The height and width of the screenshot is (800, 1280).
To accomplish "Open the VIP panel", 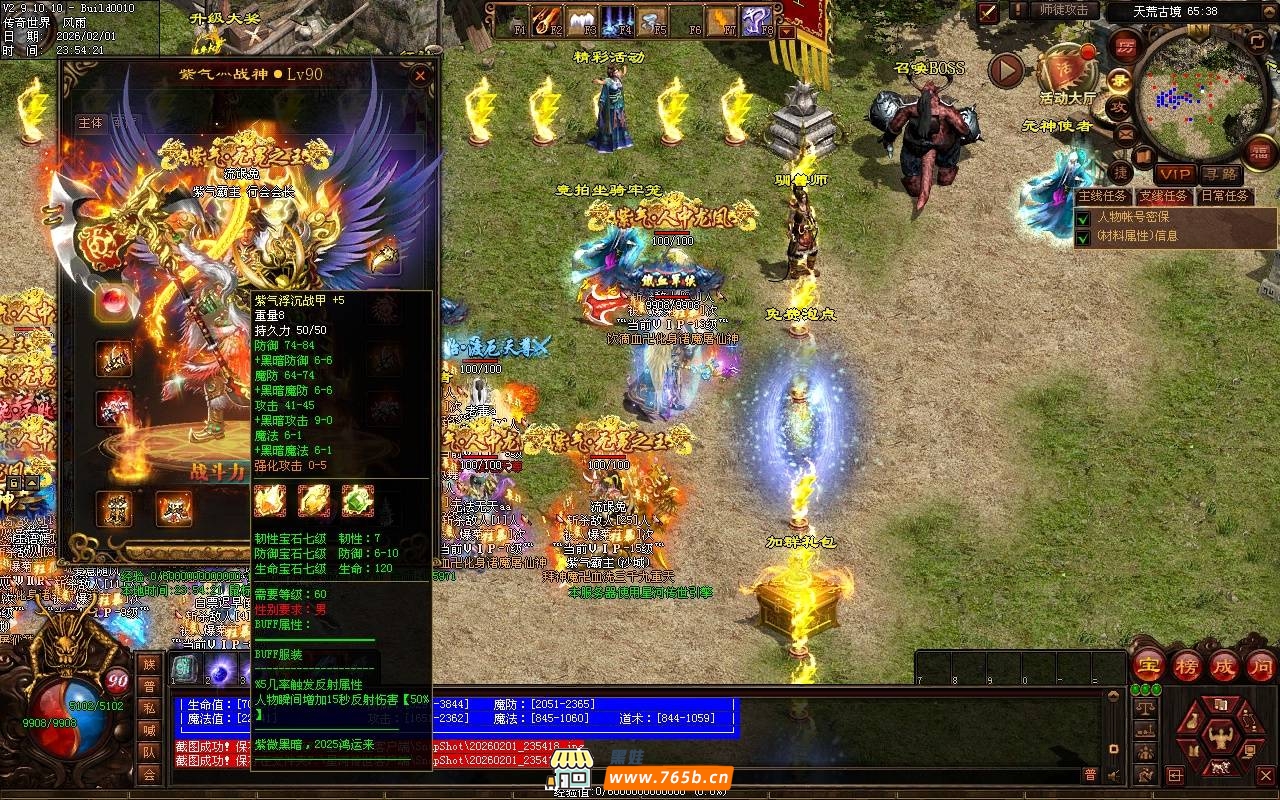I will (1175, 174).
